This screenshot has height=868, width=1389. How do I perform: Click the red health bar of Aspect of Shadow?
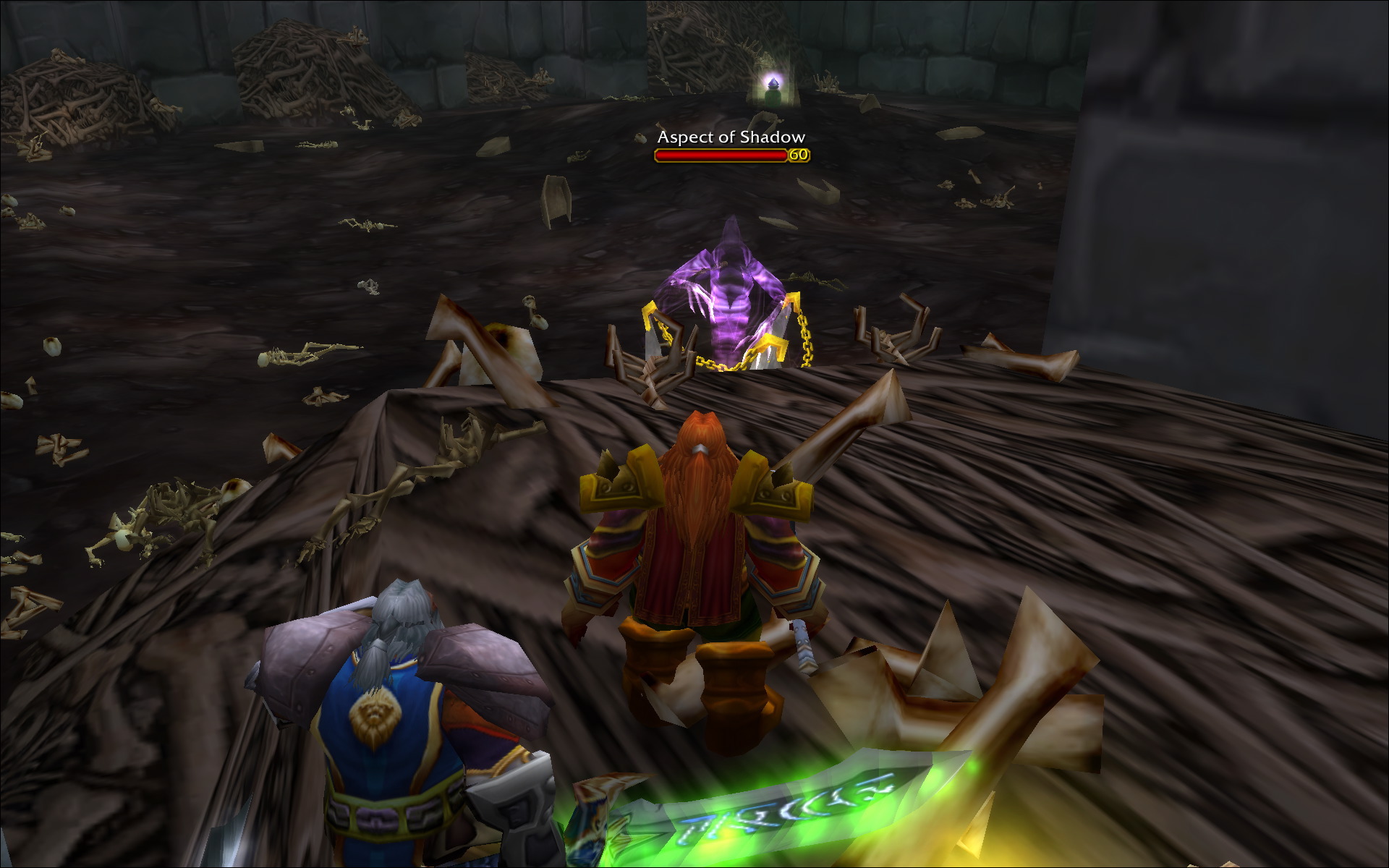tap(720, 153)
